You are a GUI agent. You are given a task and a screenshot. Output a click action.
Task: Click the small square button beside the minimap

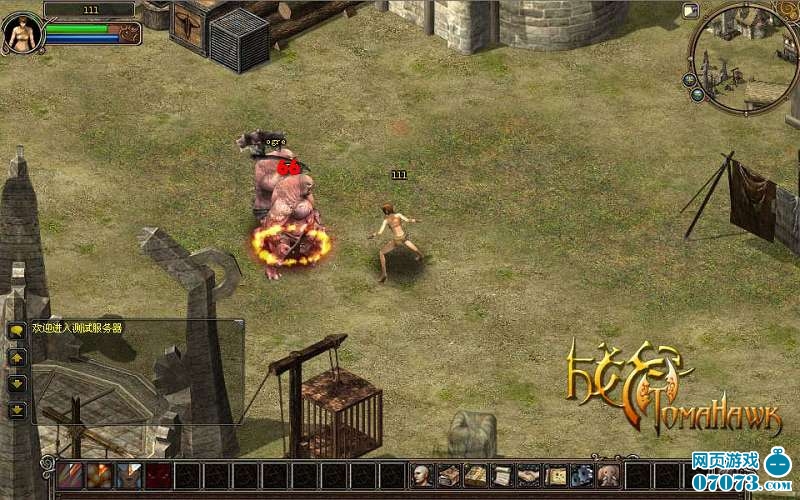[690, 12]
